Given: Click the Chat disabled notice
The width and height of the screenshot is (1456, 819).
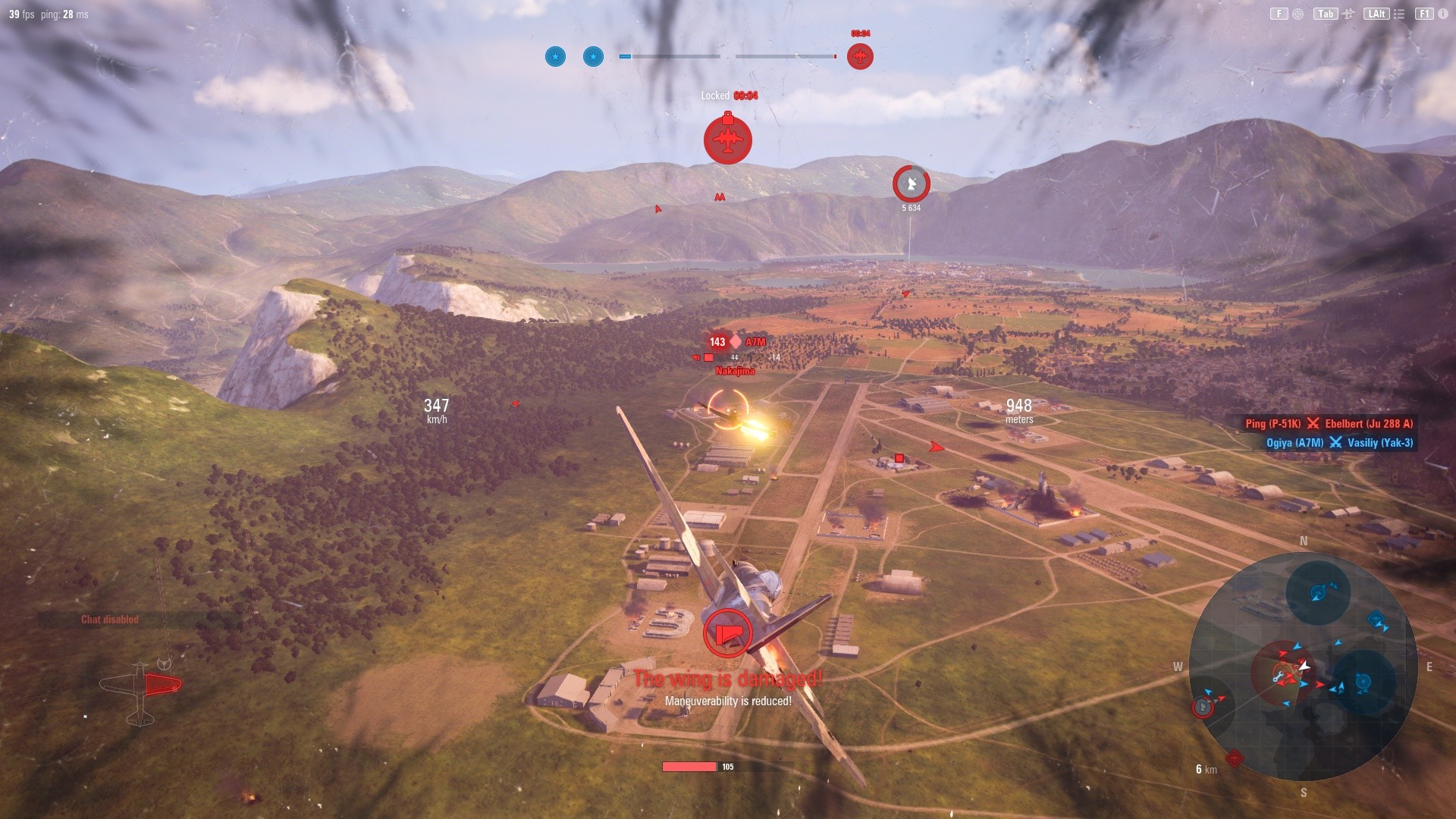Looking at the screenshot, I should [x=110, y=619].
